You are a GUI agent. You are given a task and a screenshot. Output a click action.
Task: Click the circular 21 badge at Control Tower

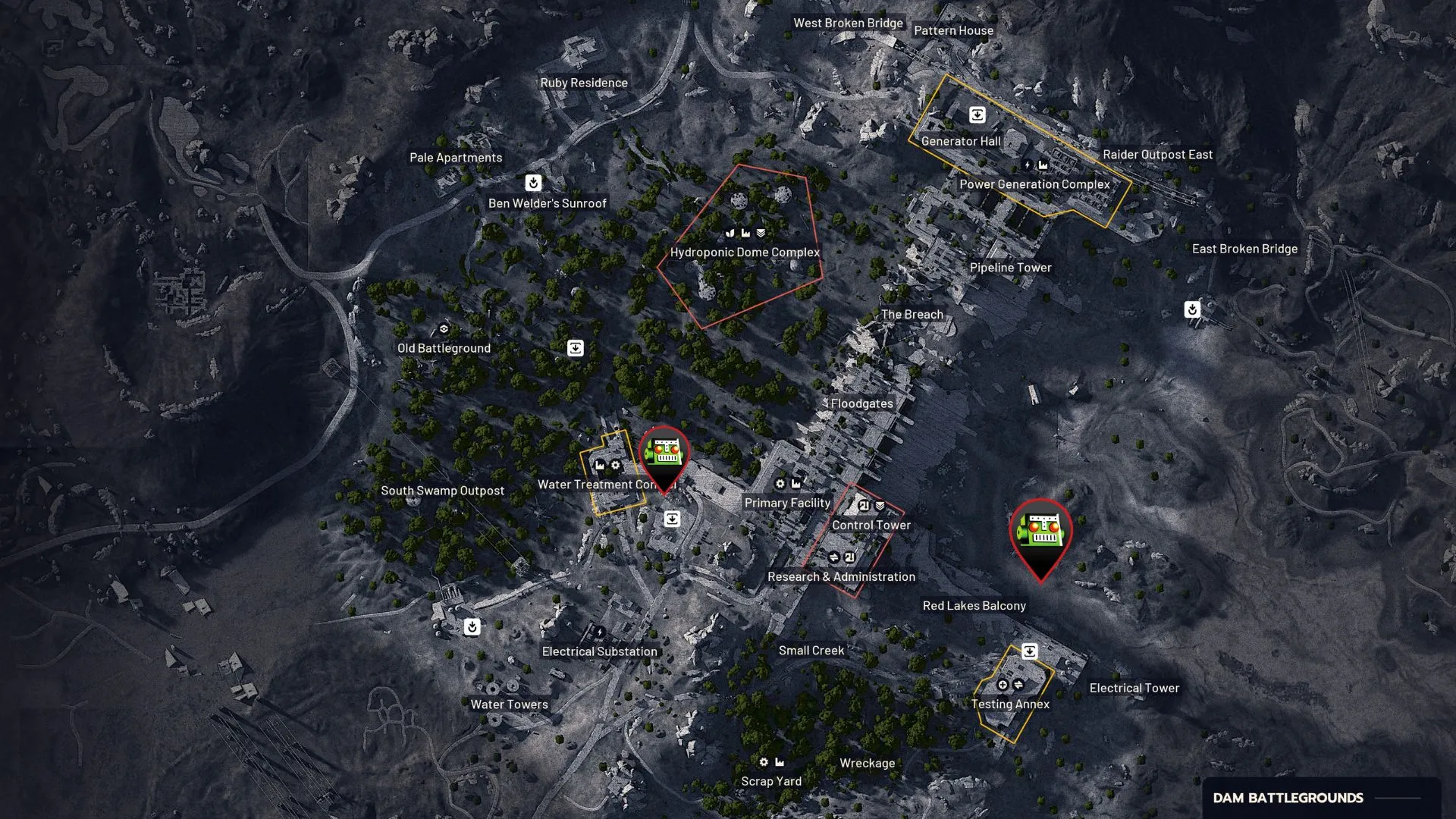click(864, 506)
